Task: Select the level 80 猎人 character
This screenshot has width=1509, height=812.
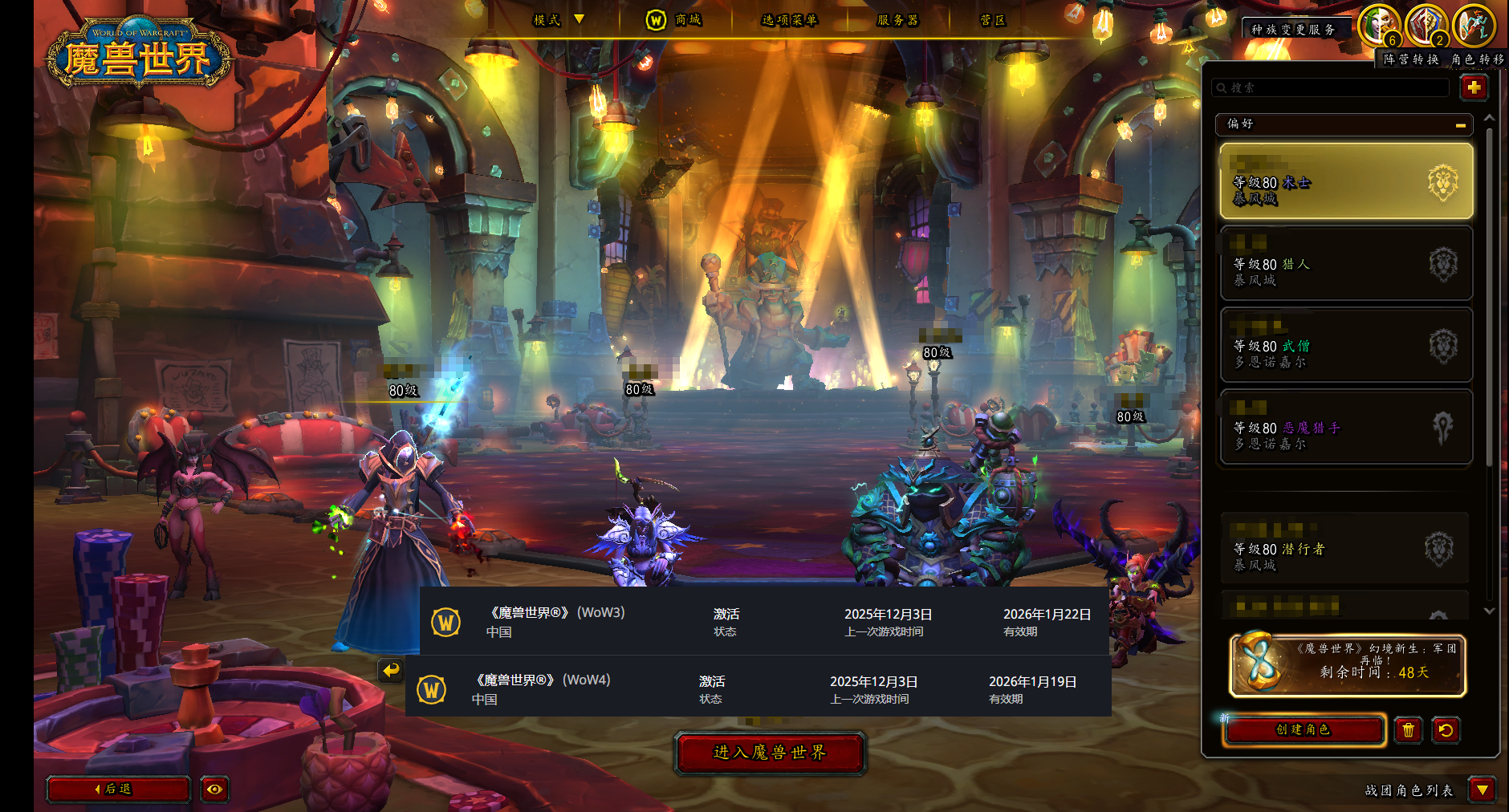Action: tap(1346, 264)
